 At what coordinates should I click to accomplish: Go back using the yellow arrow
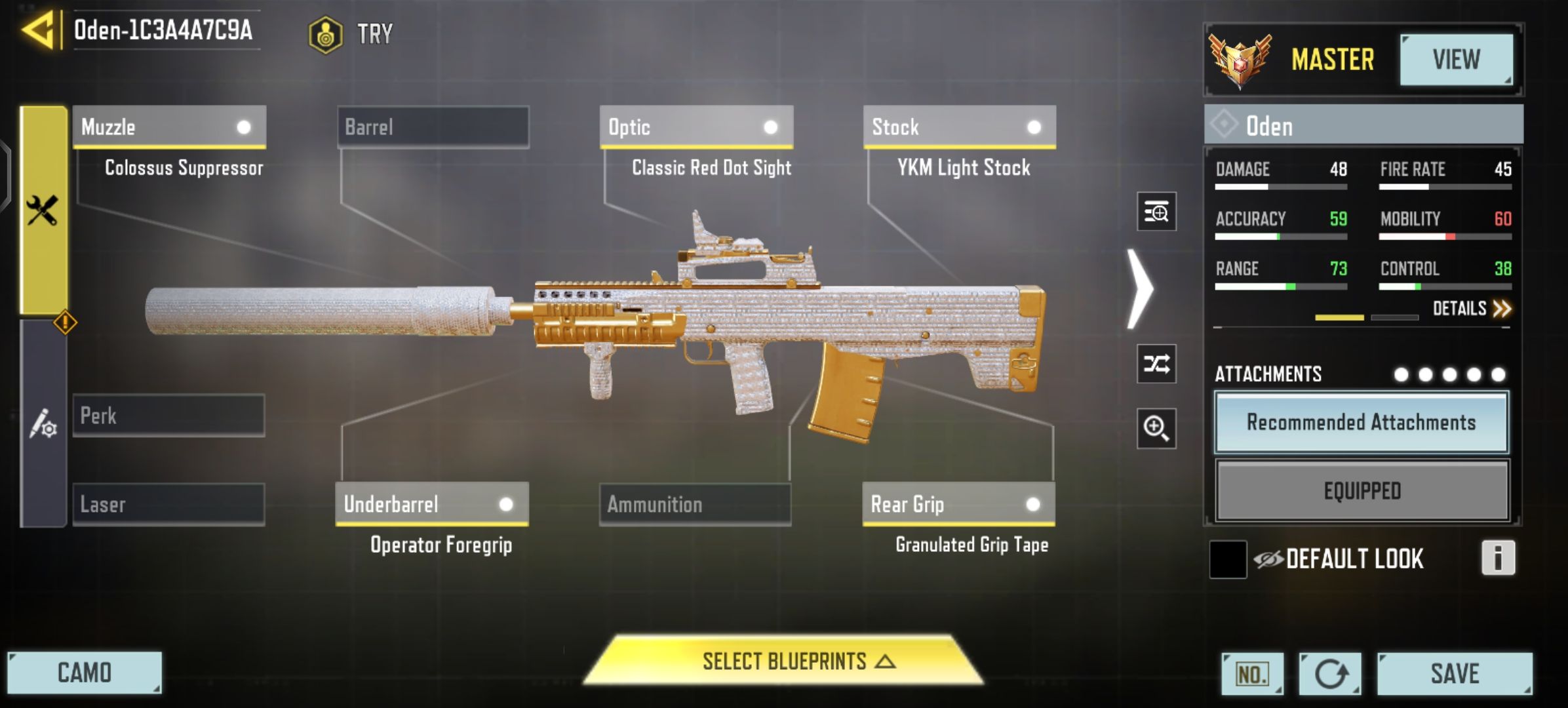coord(38,30)
